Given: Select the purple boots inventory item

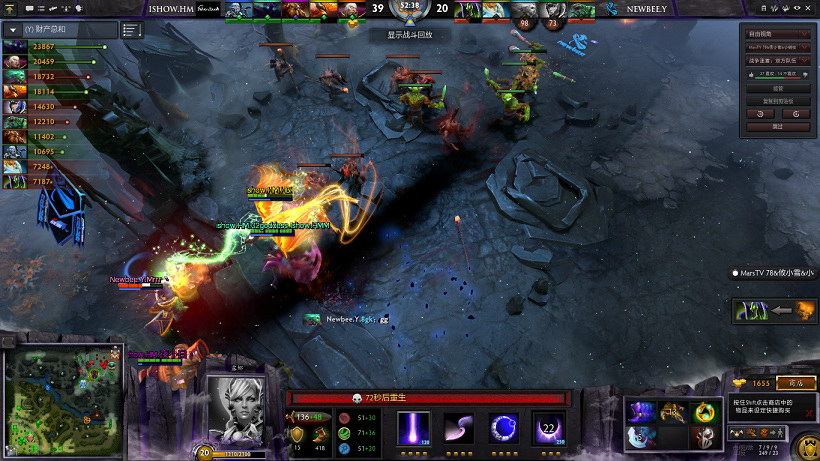Looking at the screenshot, I should tap(642, 412).
